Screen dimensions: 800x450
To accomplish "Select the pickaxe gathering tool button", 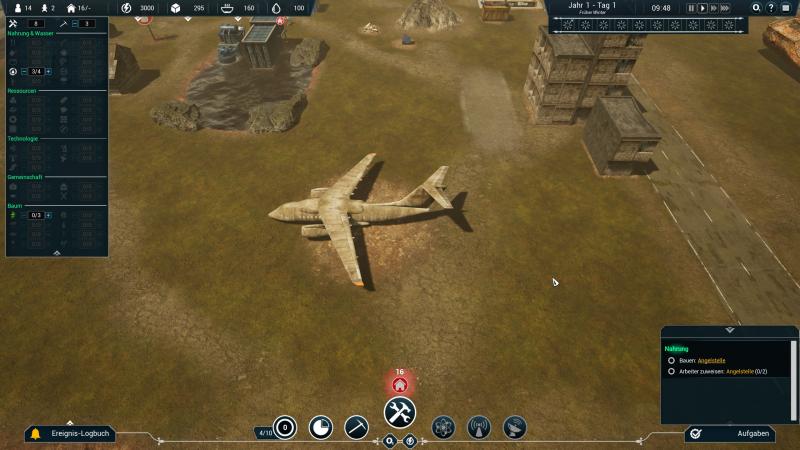I will pyautogui.click(x=356, y=427).
